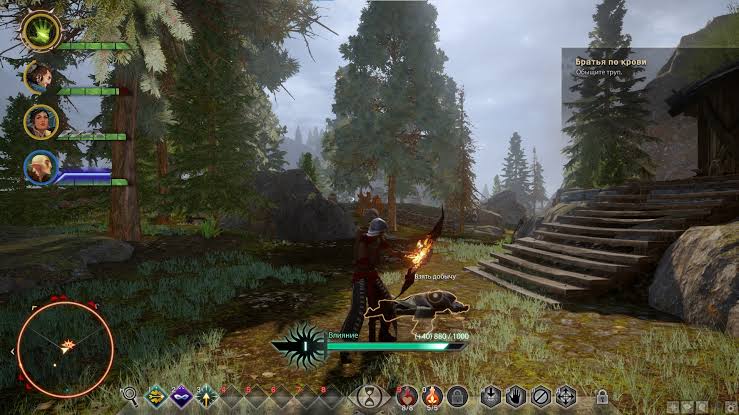Use the orange flask potion

[433, 396]
